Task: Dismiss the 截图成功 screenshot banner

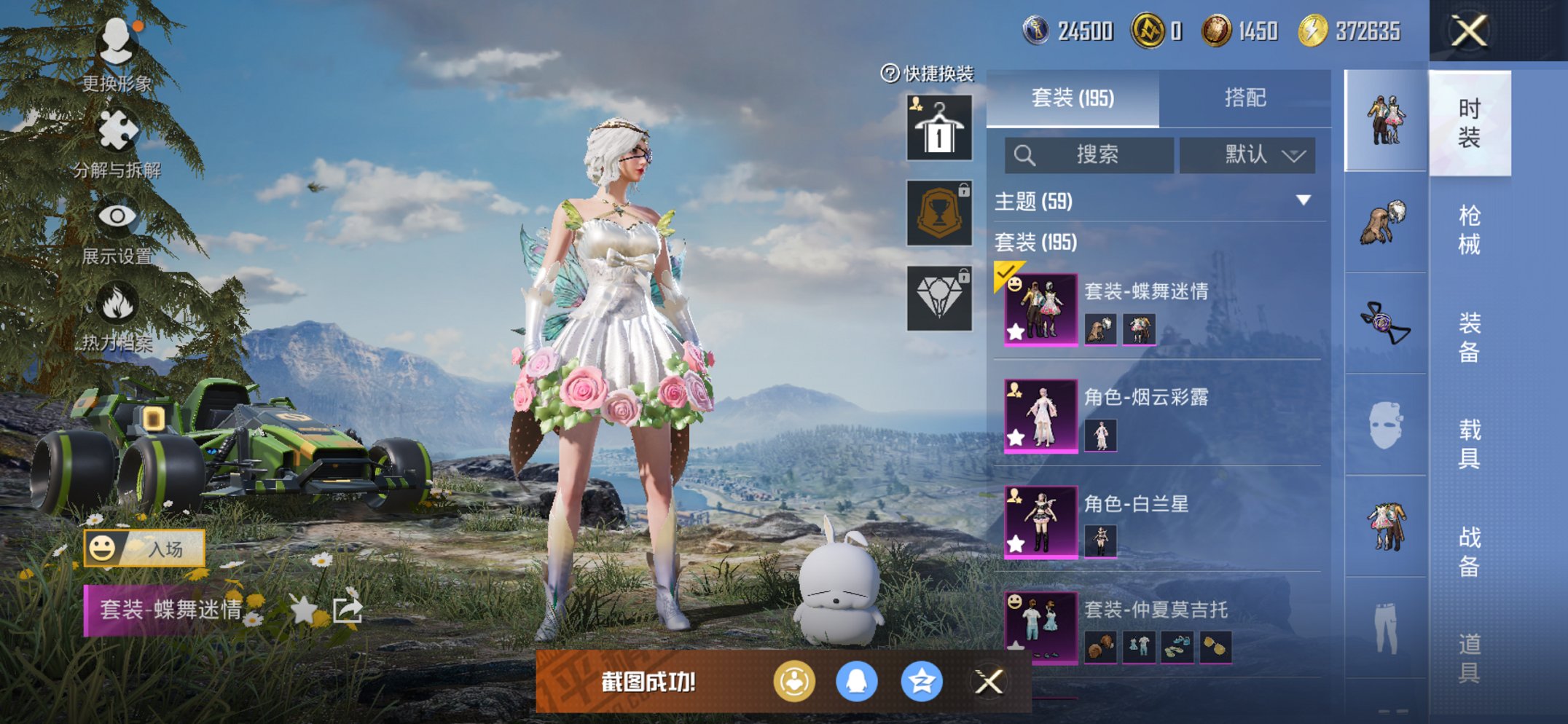Action: point(989,682)
